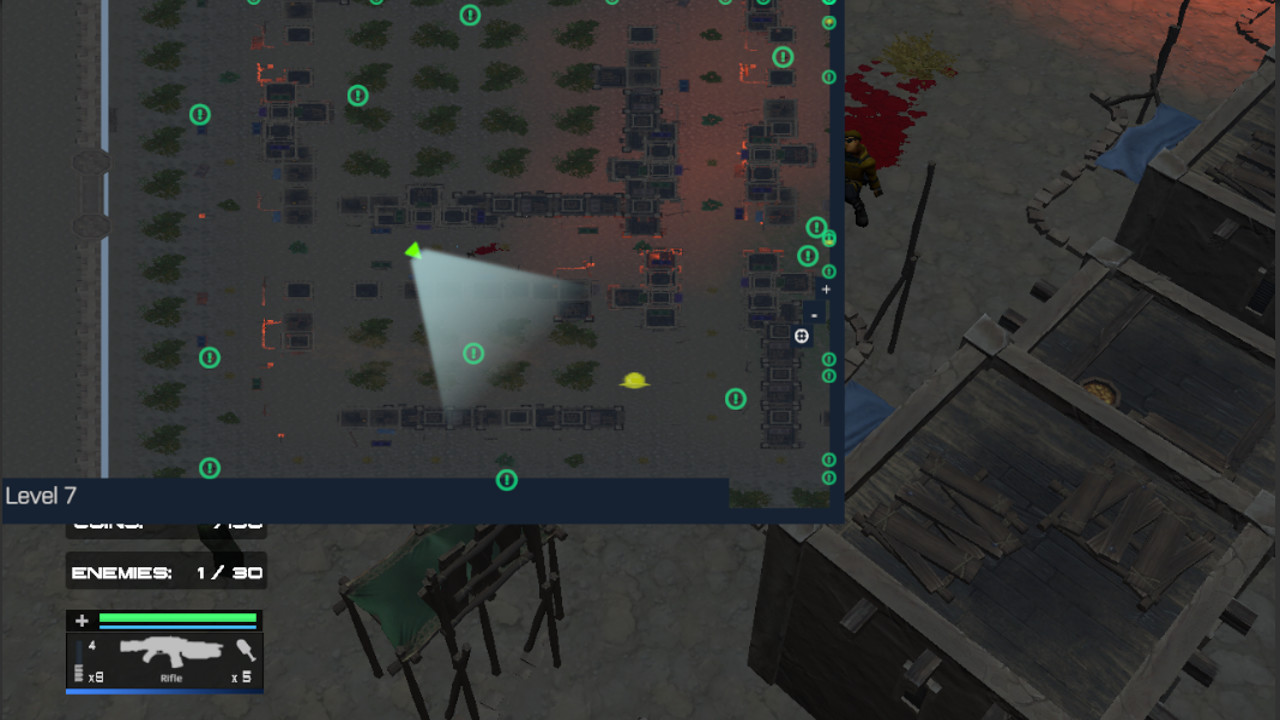Select the ENEMIES 1/30 counter panel
The image size is (1280, 720).
coord(165,571)
